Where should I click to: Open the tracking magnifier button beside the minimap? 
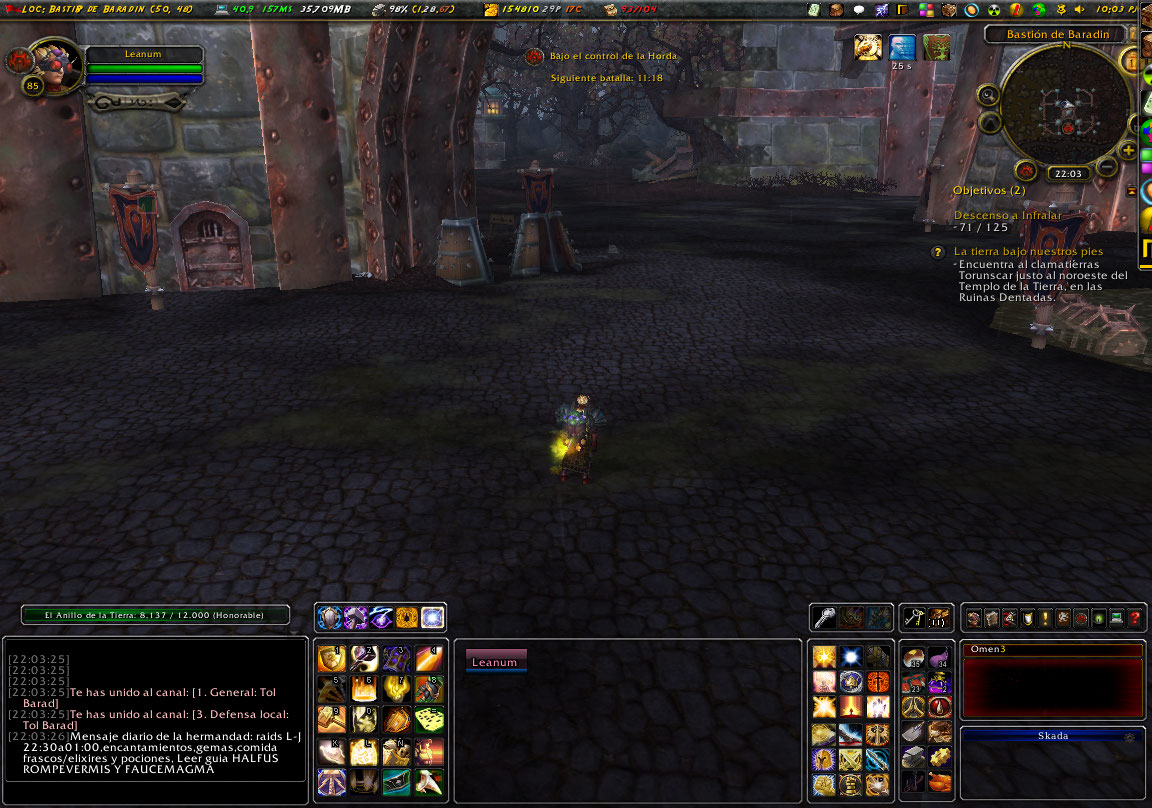989,96
